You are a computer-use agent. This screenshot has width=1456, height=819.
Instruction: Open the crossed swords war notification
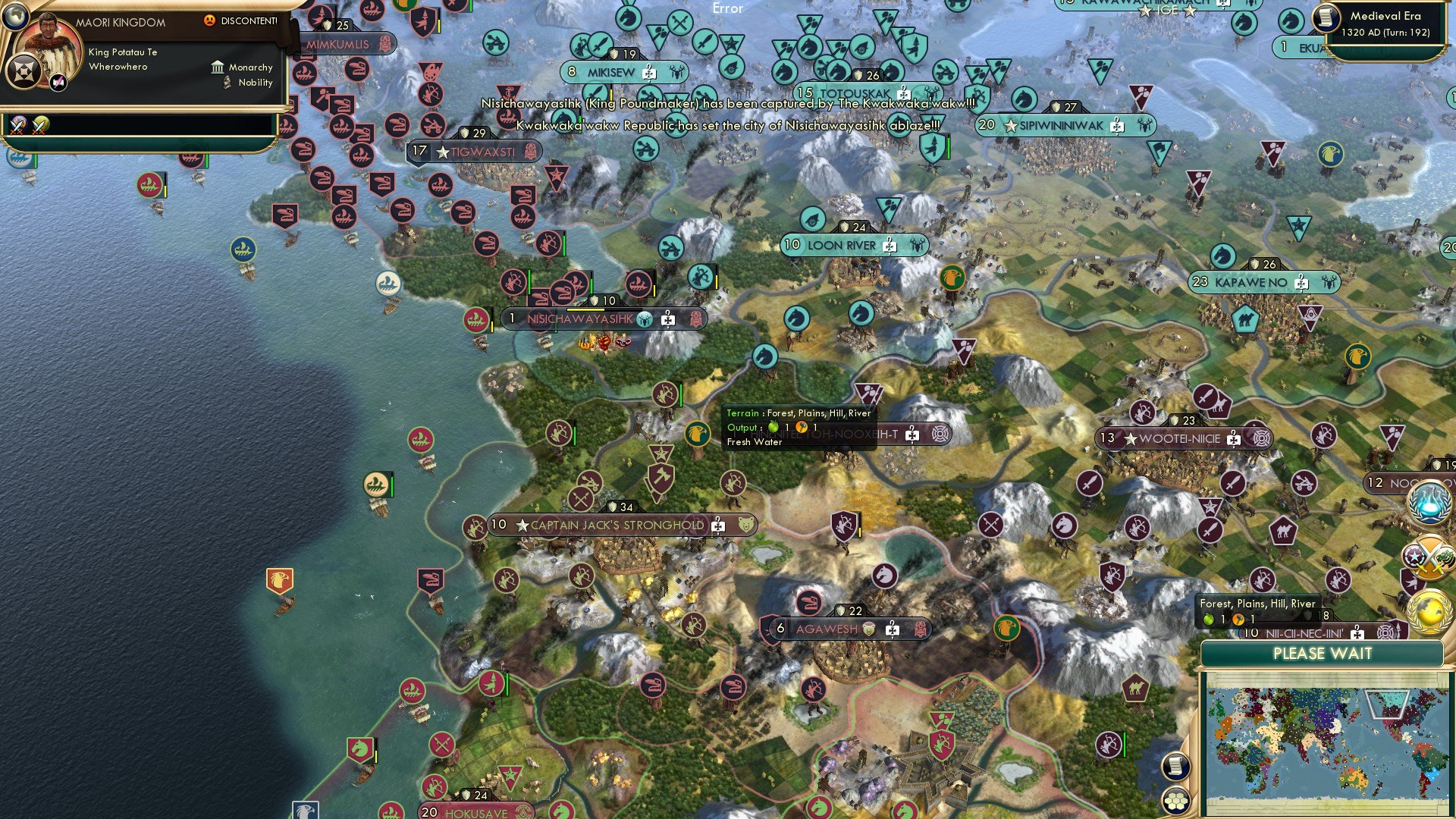coord(1429,559)
